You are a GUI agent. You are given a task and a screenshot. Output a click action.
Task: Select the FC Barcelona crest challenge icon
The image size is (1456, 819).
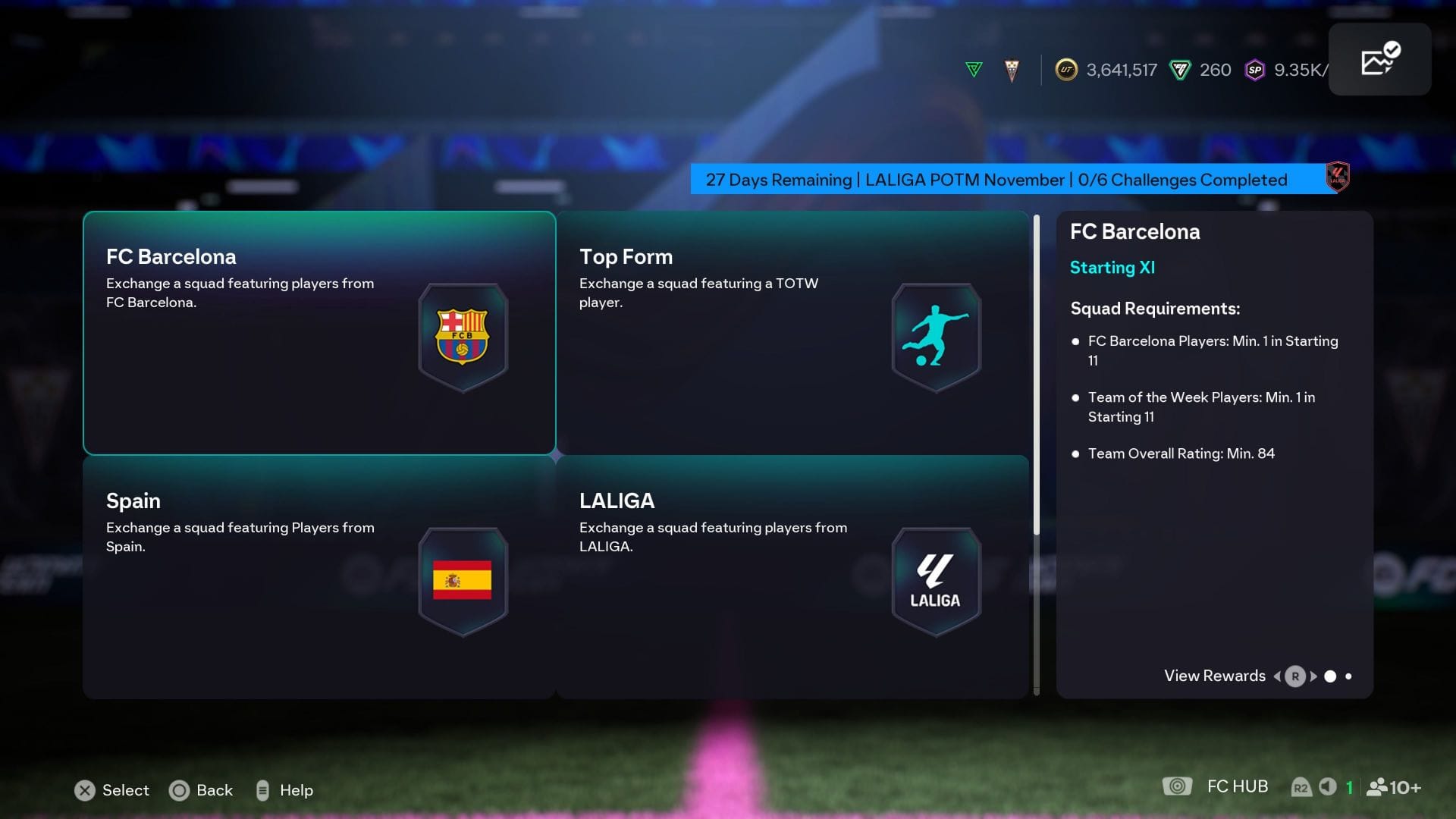pyautogui.click(x=463, y=336)
